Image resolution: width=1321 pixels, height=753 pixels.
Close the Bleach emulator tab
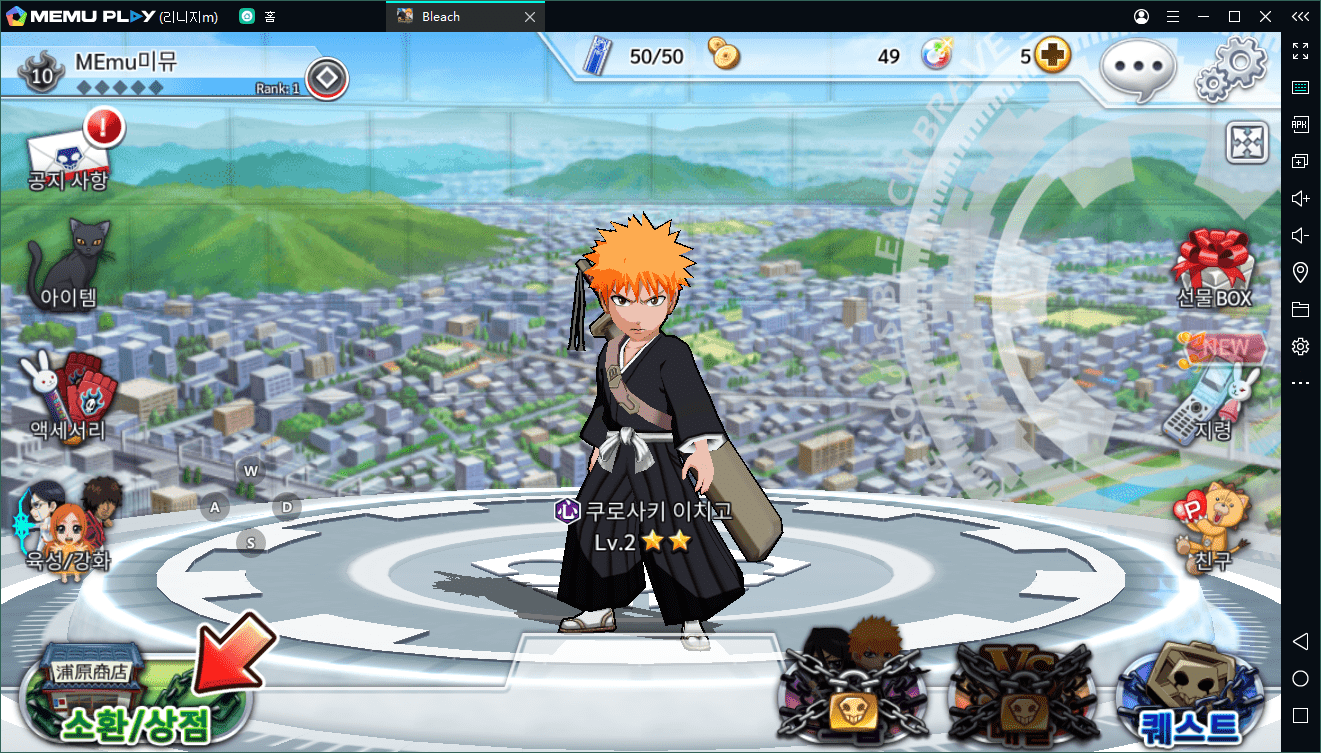(x=530, y=16)
